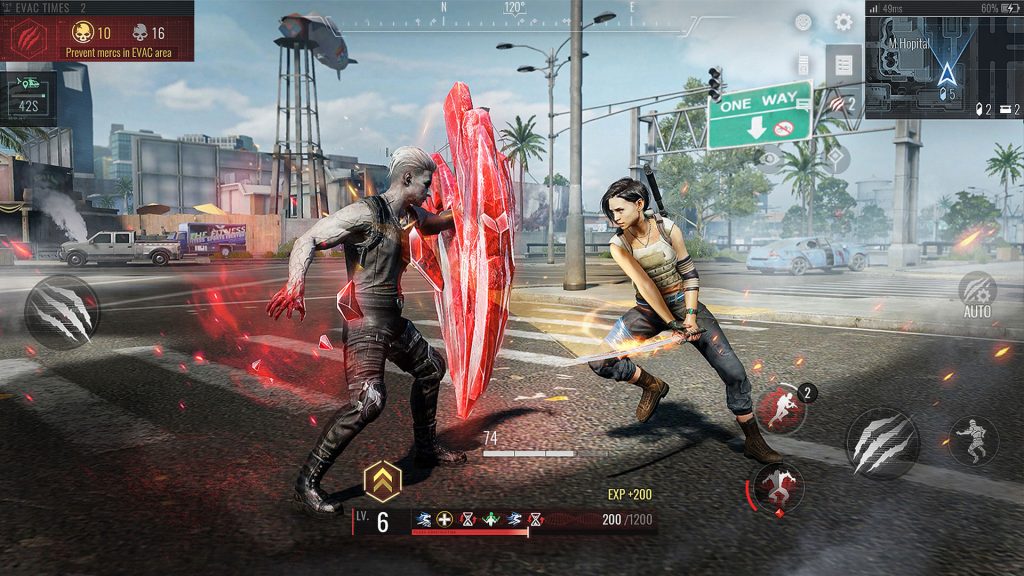Tap the claw attack button on left side
This screenshot has width=1024, height=576.
click(62, 311)
